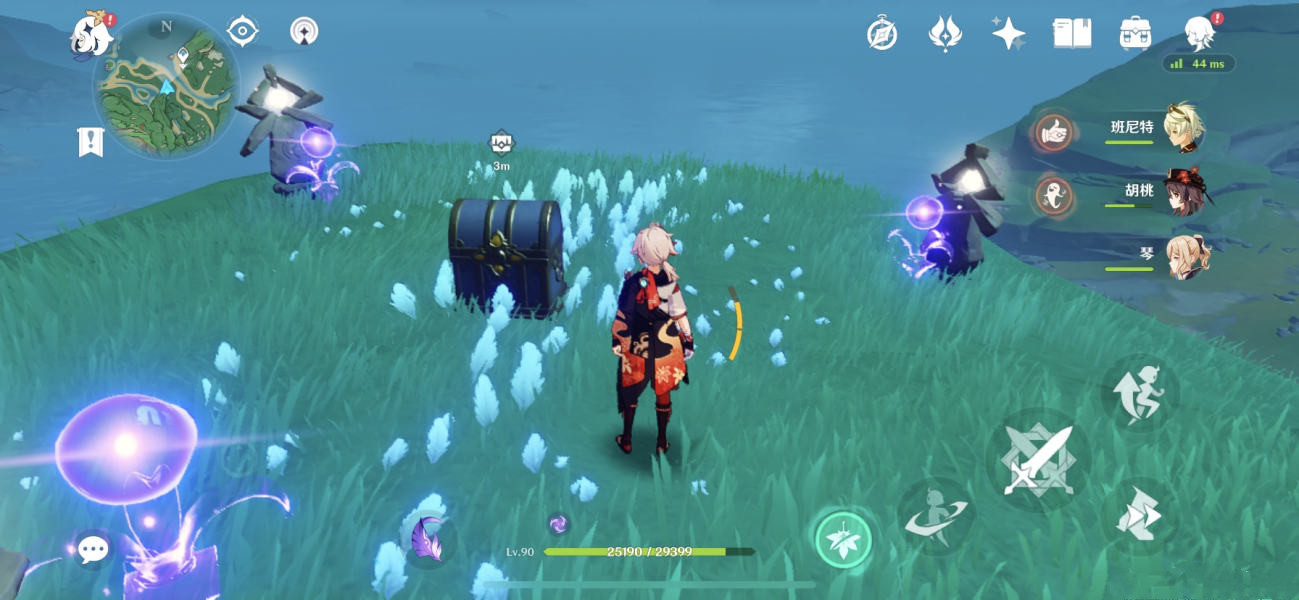Activate the glowing maple leaf elemental burst
Viewport: 1299px width, 600px height.
[842, 540]
